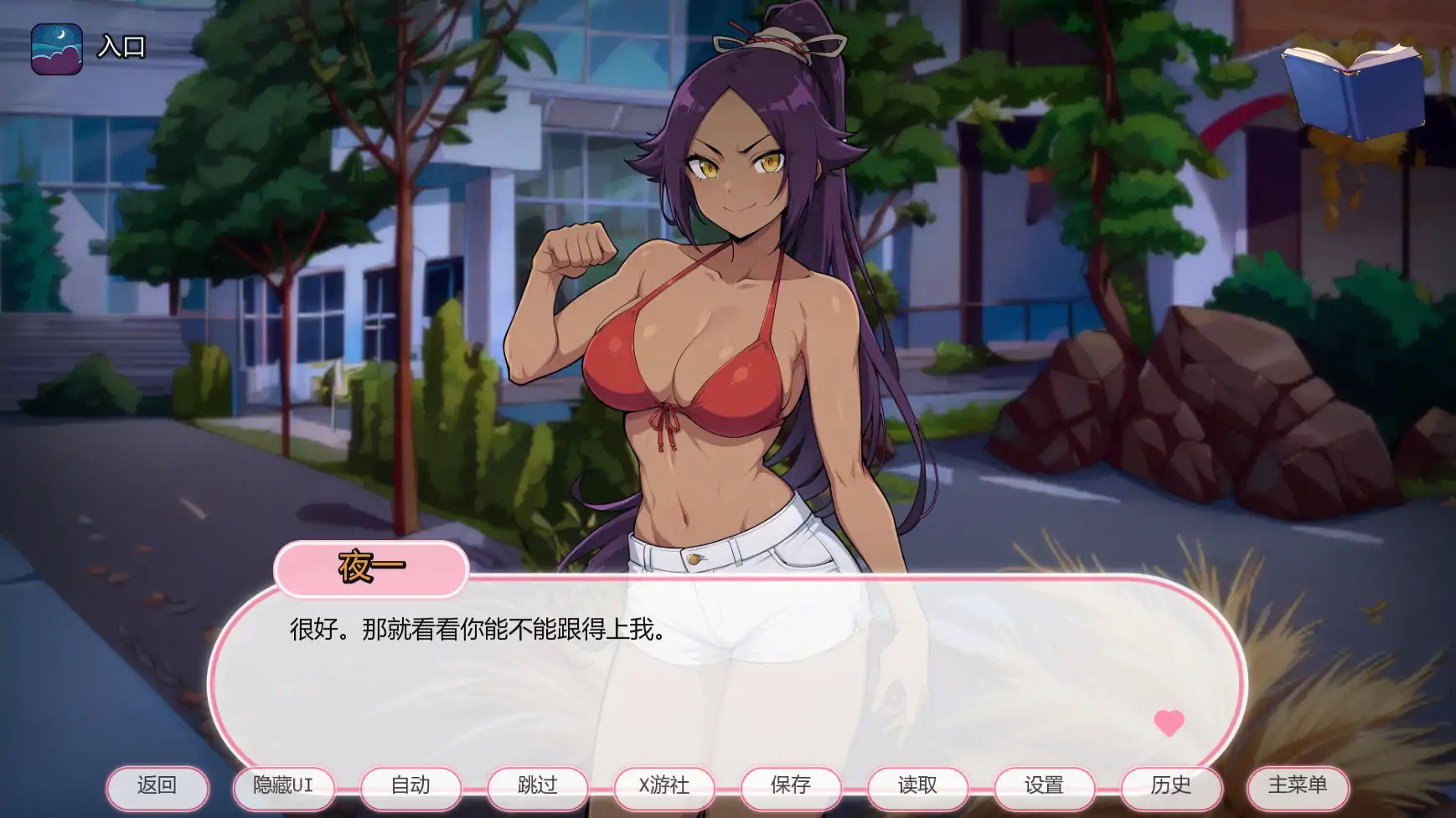The image size is (1456, 818).
Task: Show the 历史 dialogue history
Action: [x=1171, y=787]
